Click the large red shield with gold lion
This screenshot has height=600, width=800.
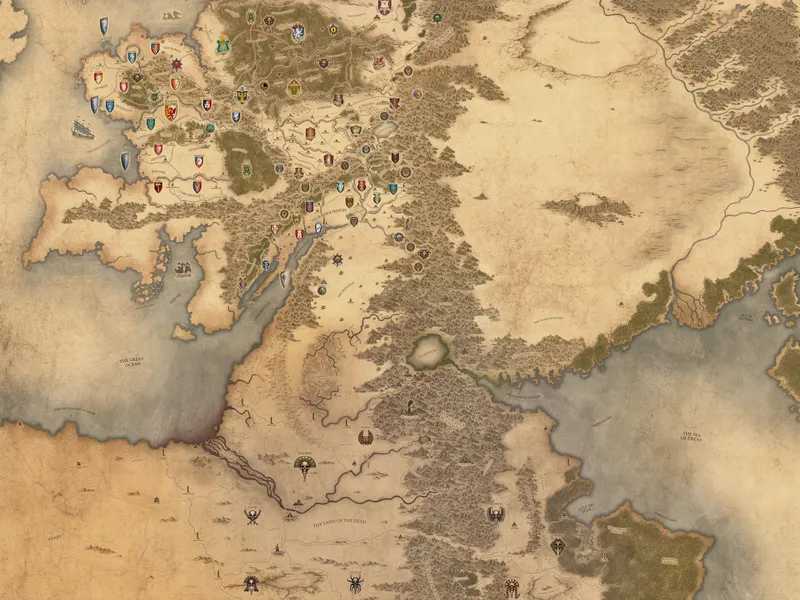[x=170, y=110]
